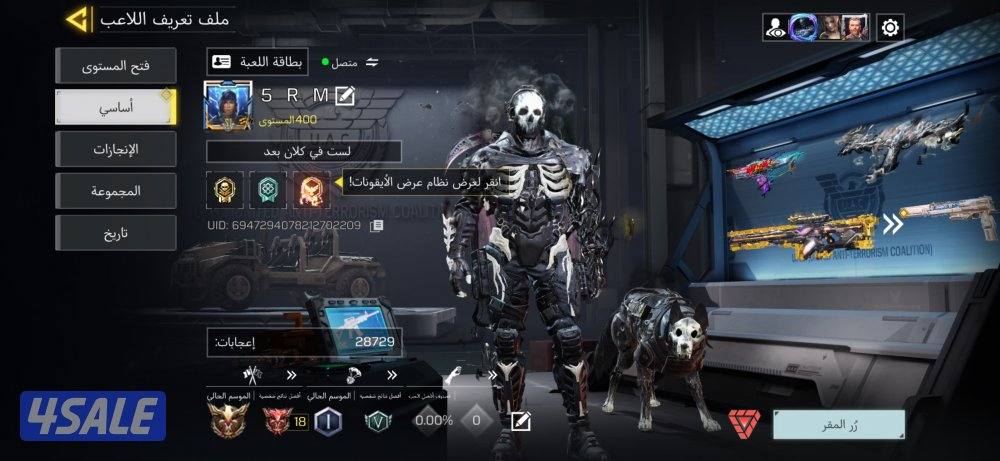Screen dimensions: 1000x461
Task: Copy the UID number
Action: click(x=376, y=226)
